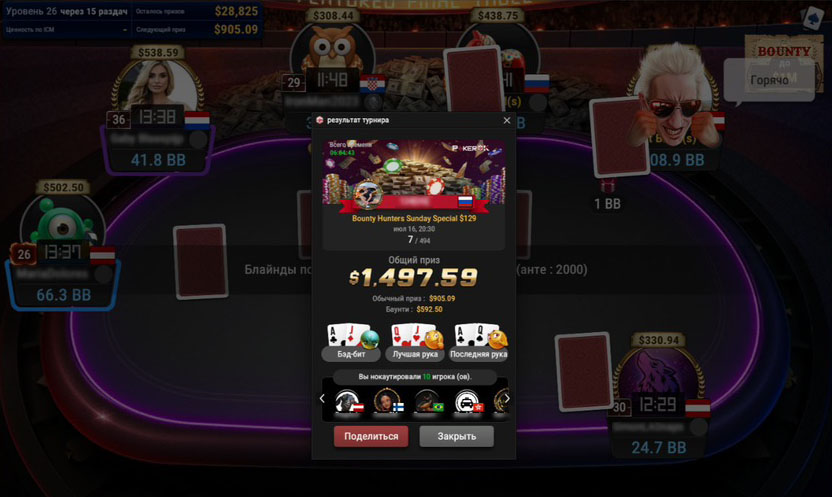This screenshot has width=832, height=497.
Task: Select the blonde woman player avatar
Action: [157, 88]
